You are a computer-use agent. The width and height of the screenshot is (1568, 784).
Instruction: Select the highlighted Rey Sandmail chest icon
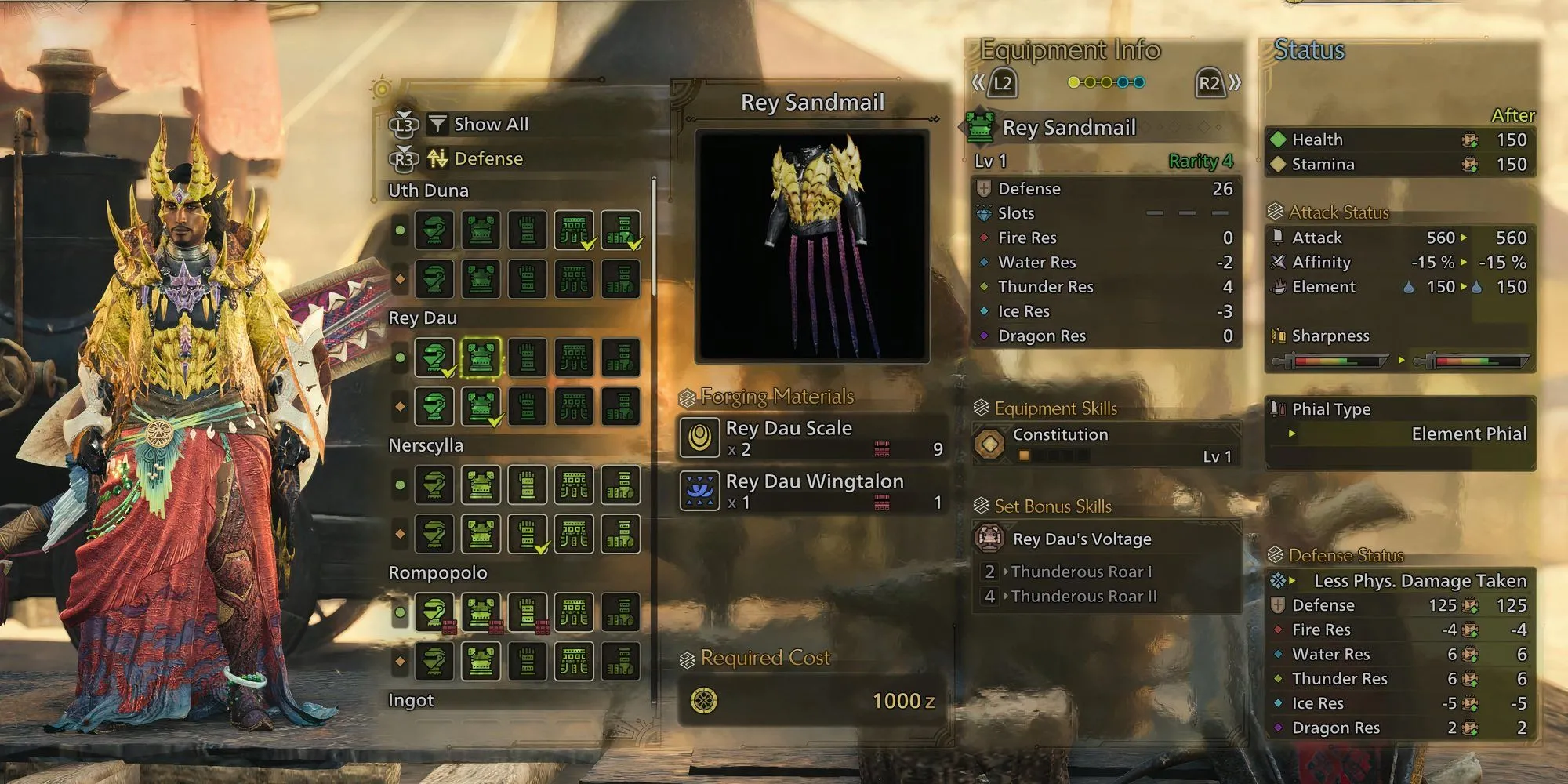(x=481, y=358)
